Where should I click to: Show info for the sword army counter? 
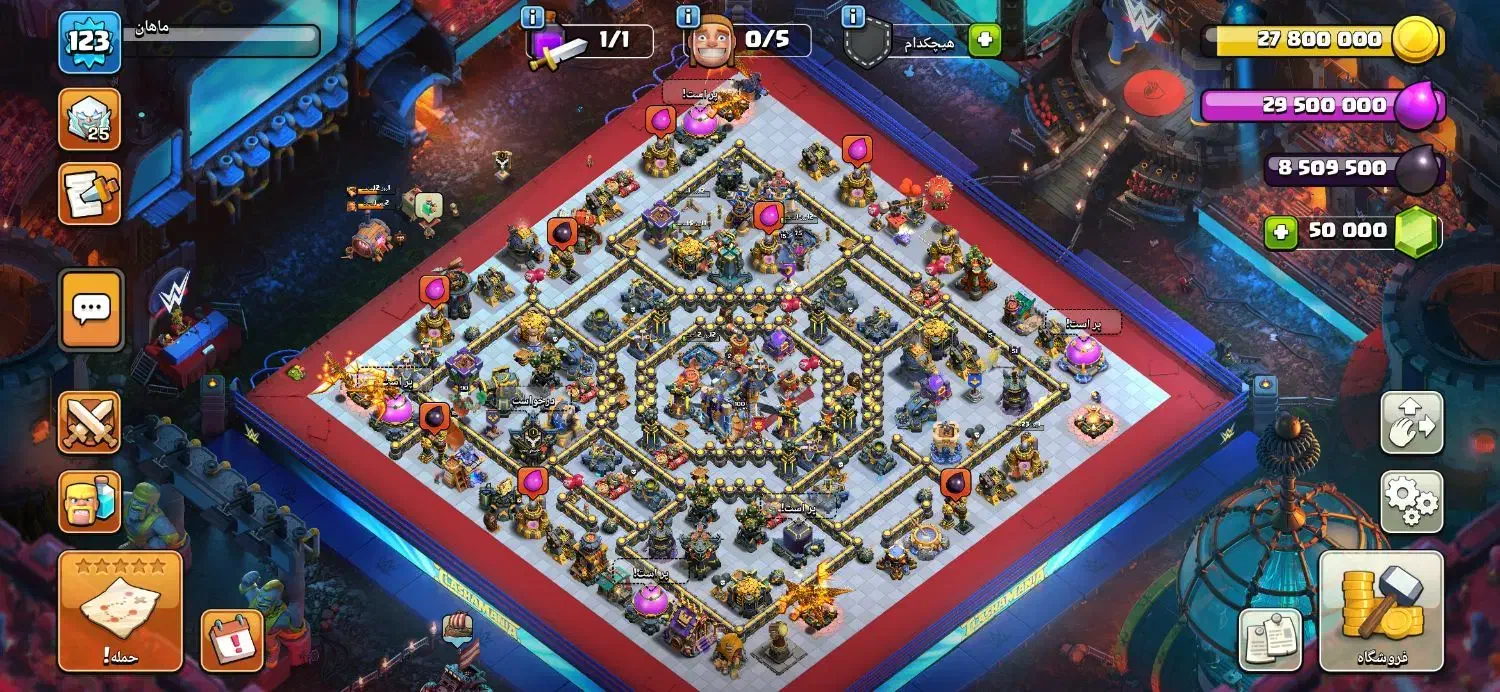coord(533,17)
